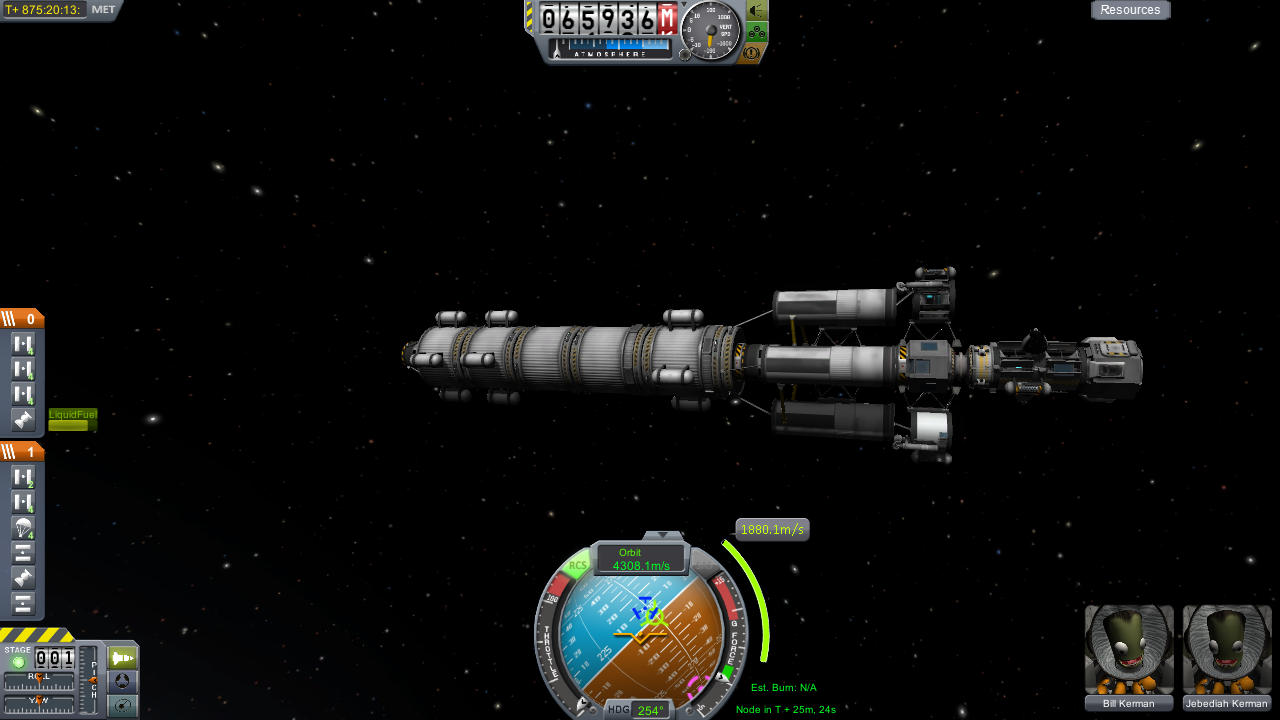Open the orbital map view button
1280x720 pixels.
pos(122,706)
